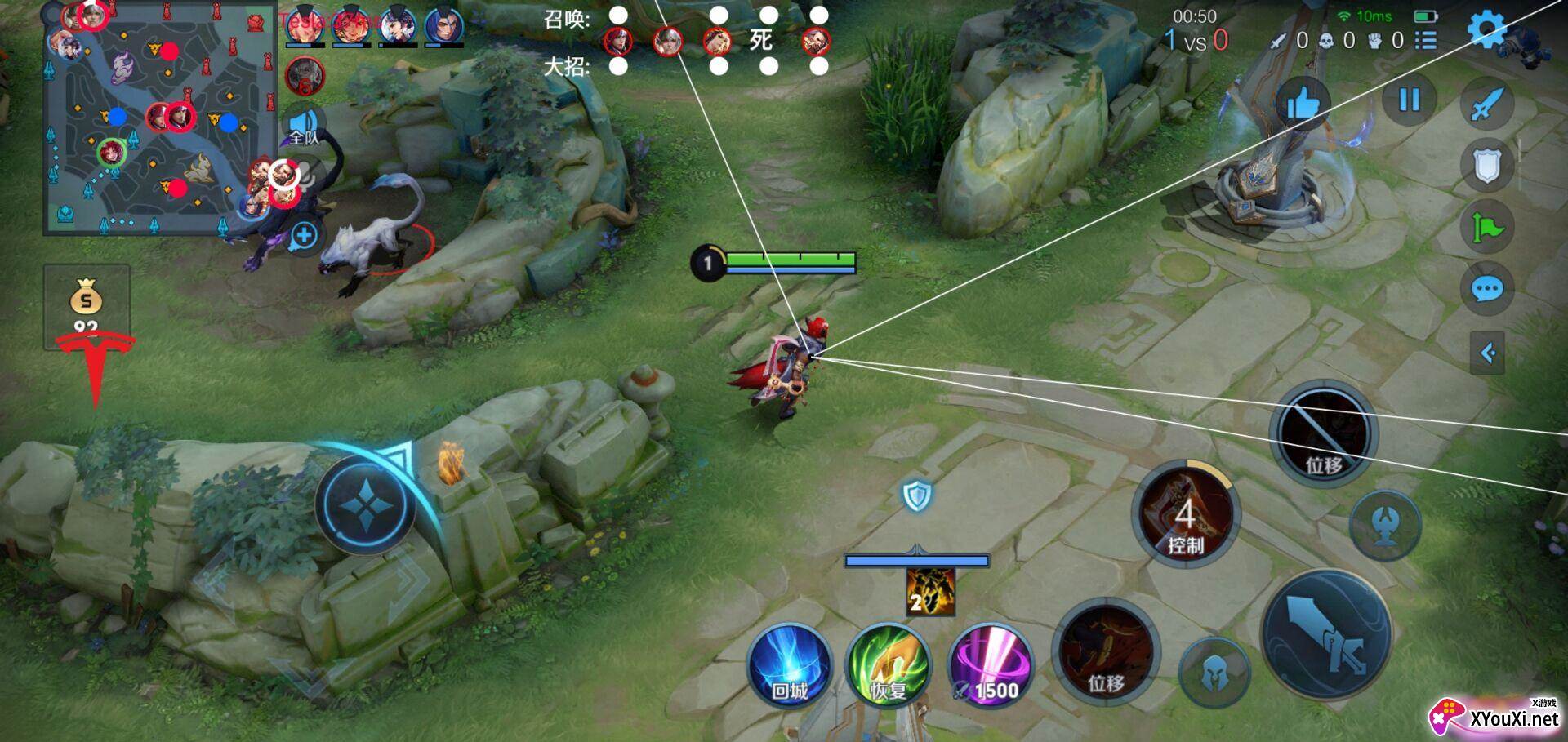Open the quick chat bubble
1568x742 pixels.
click(1486, 289)
